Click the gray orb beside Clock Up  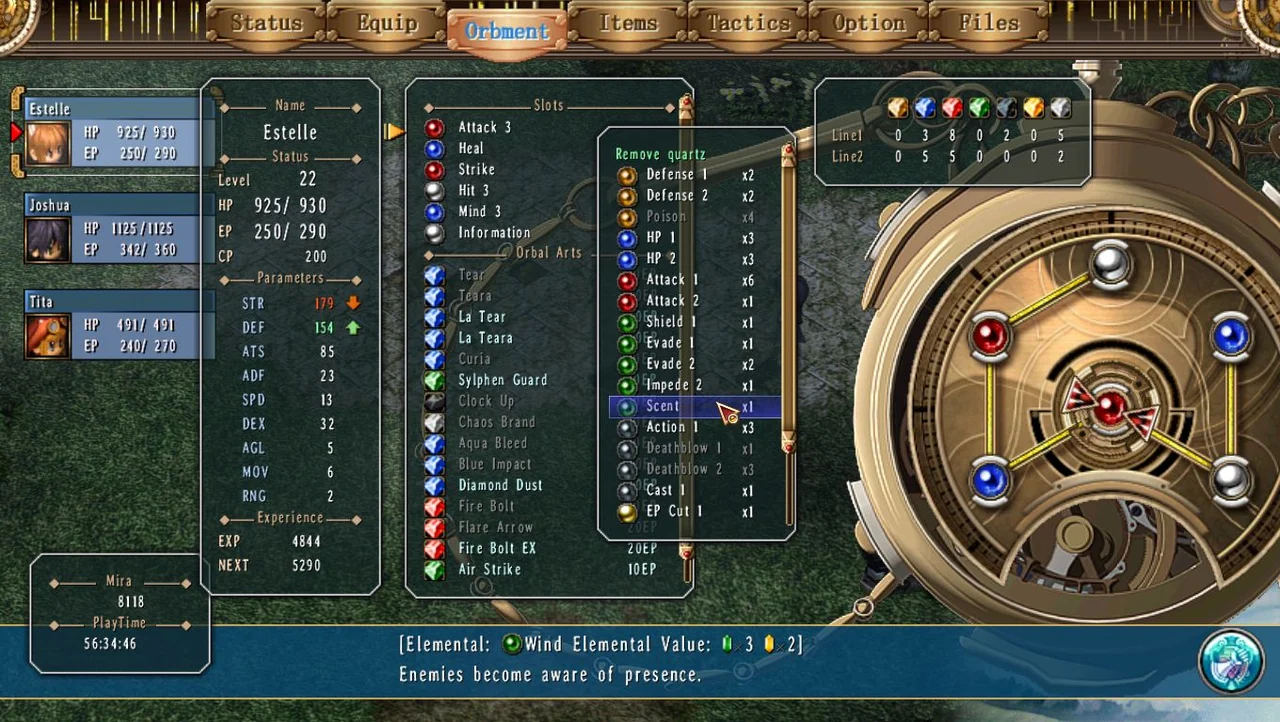pos(434,400)
